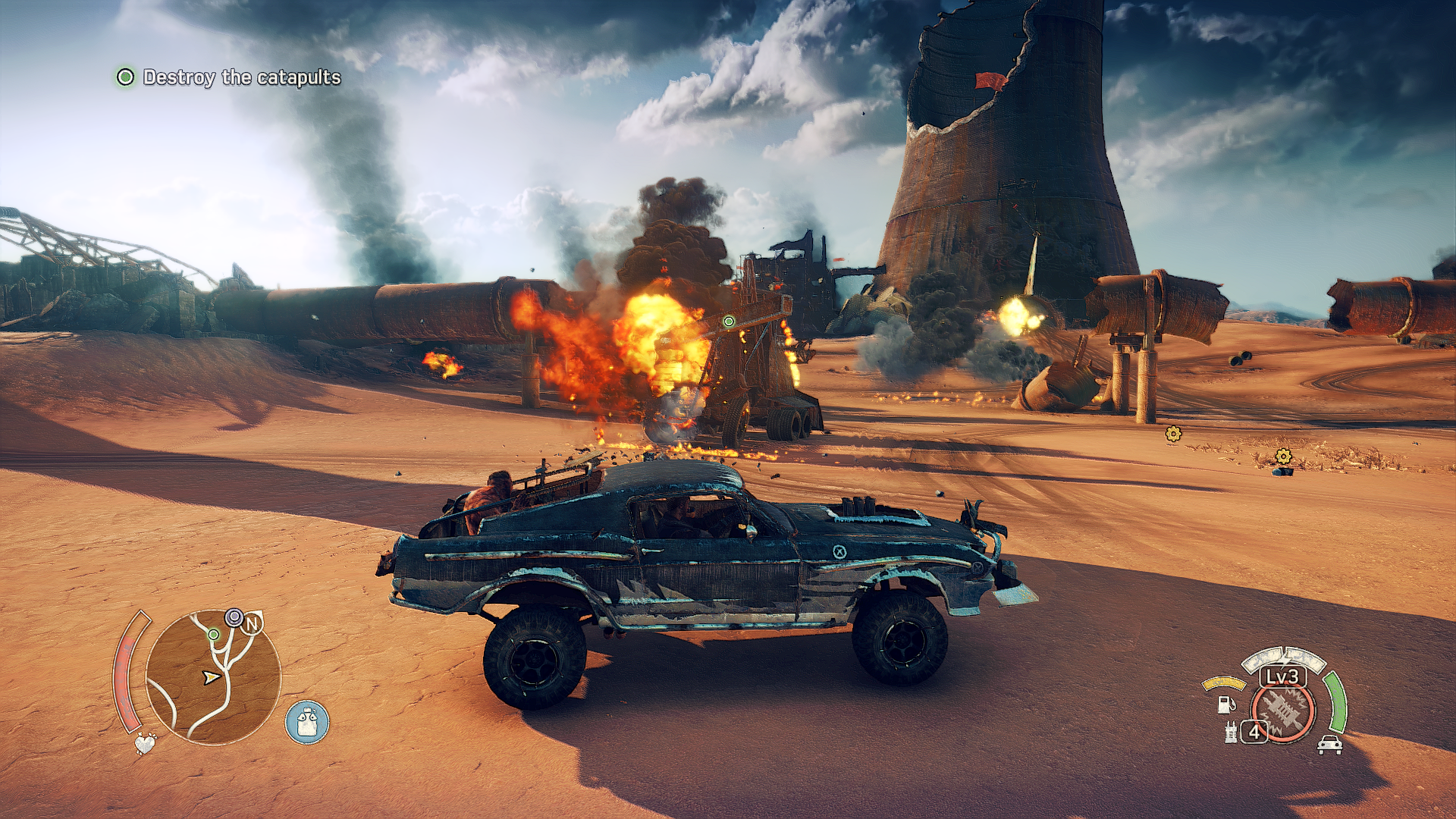This screenshot has width=1456, height=819.
Task: Select the Destroy the catapults objective
Action: (241, 77)
